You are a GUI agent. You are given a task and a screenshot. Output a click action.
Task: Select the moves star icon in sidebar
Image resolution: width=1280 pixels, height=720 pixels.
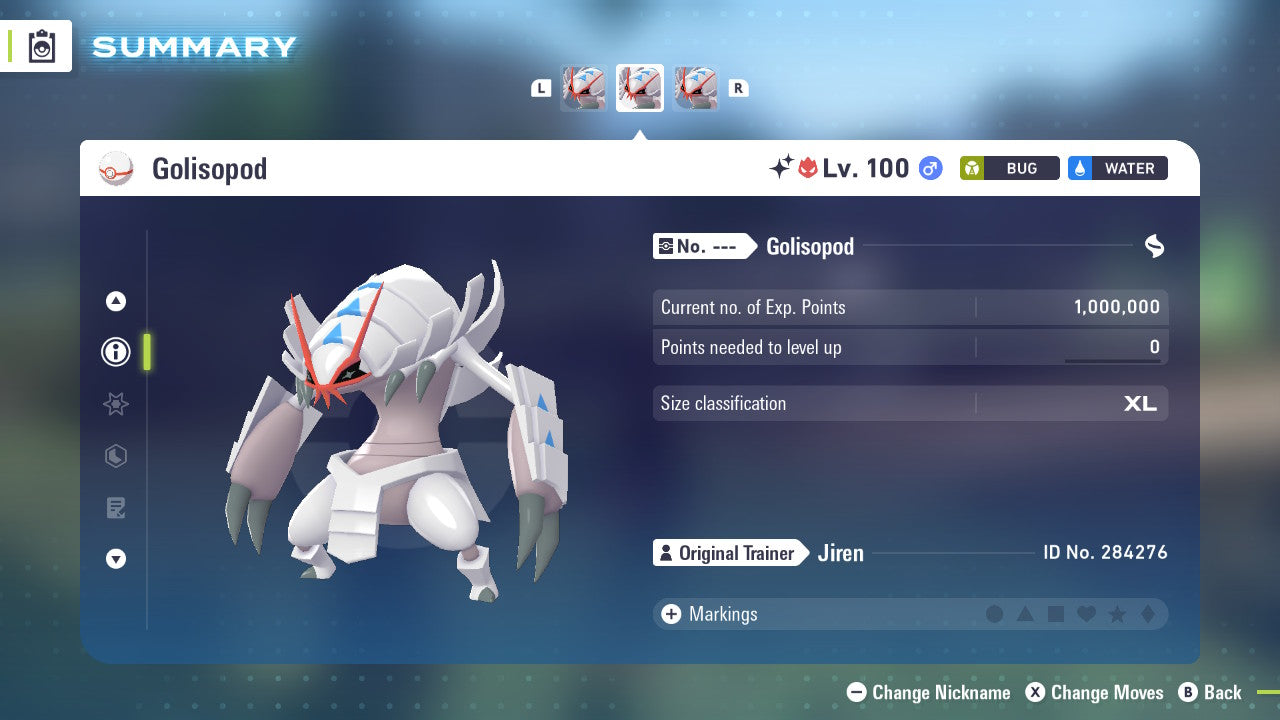115,404
